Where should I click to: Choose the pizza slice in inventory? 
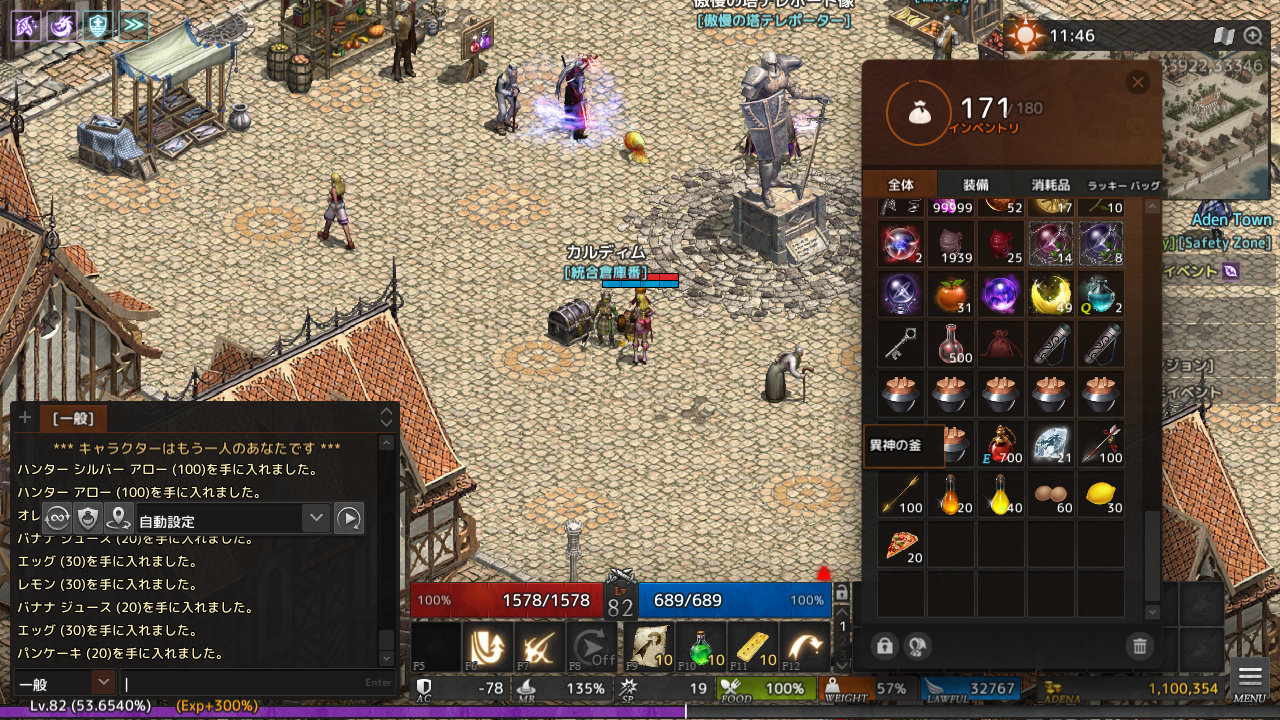902,545
